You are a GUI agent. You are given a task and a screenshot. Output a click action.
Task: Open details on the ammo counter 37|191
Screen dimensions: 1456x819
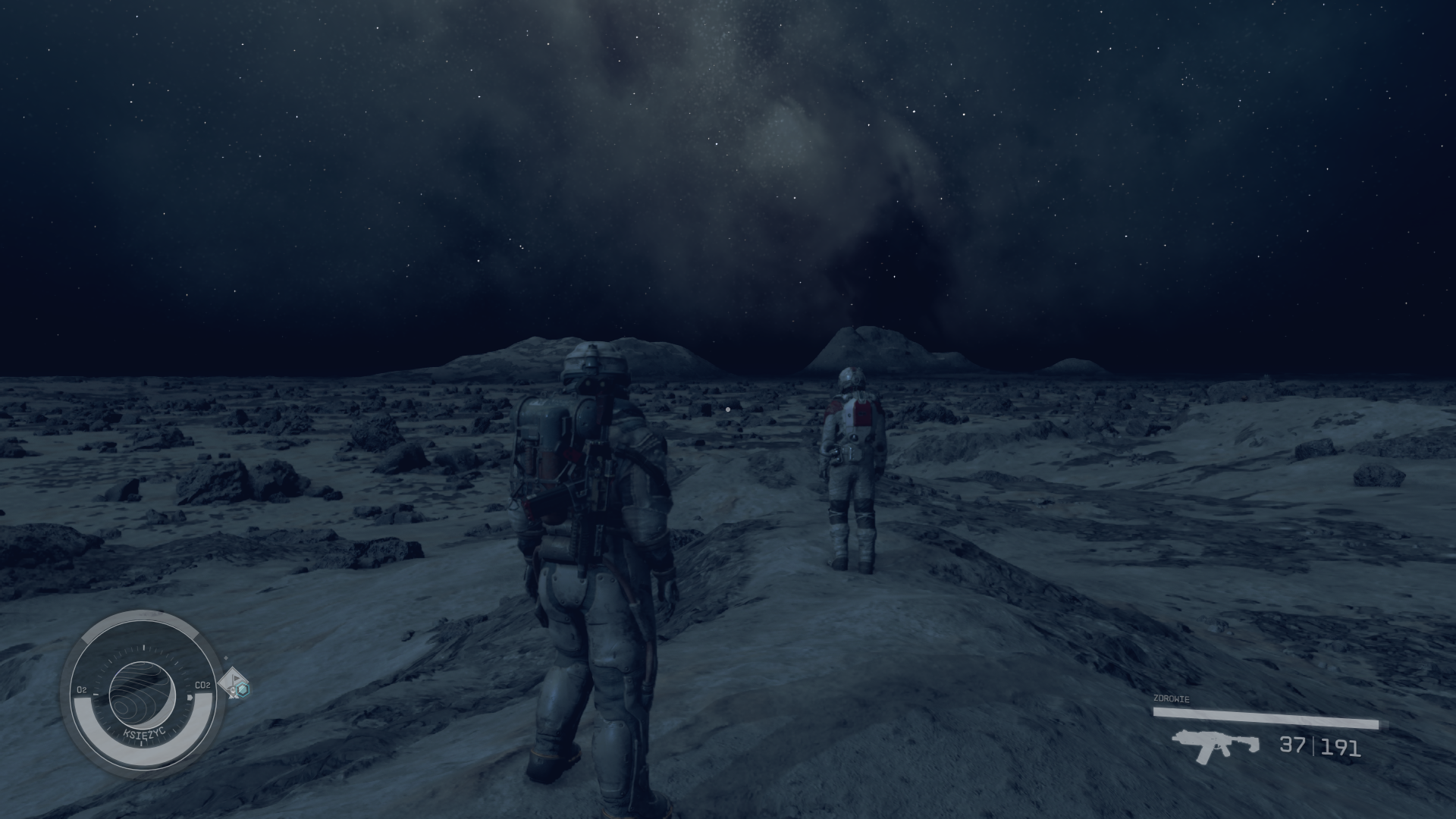click(1321, 746)
